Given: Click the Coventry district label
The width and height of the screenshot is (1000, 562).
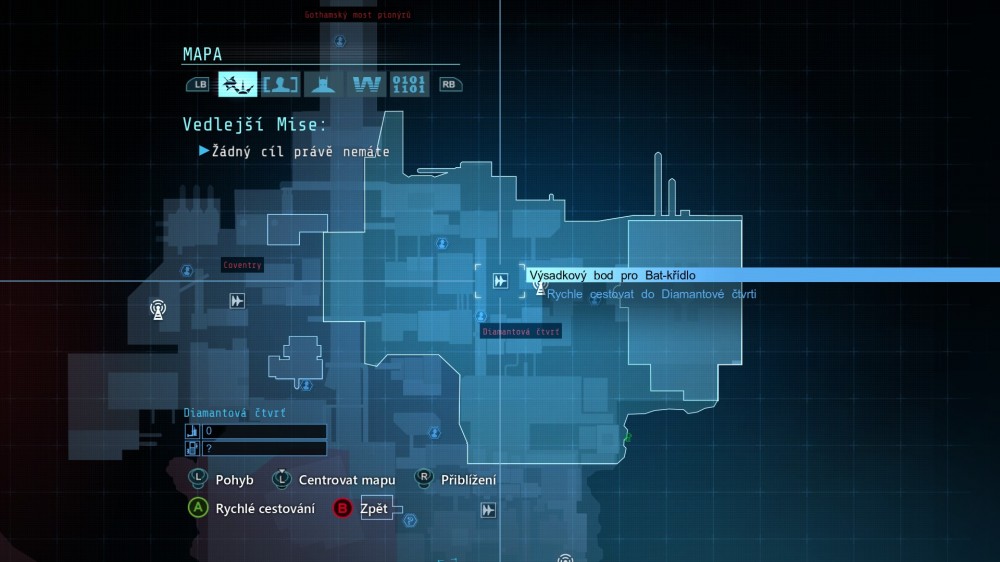Looking at the screenshot, I should [243, 265].
